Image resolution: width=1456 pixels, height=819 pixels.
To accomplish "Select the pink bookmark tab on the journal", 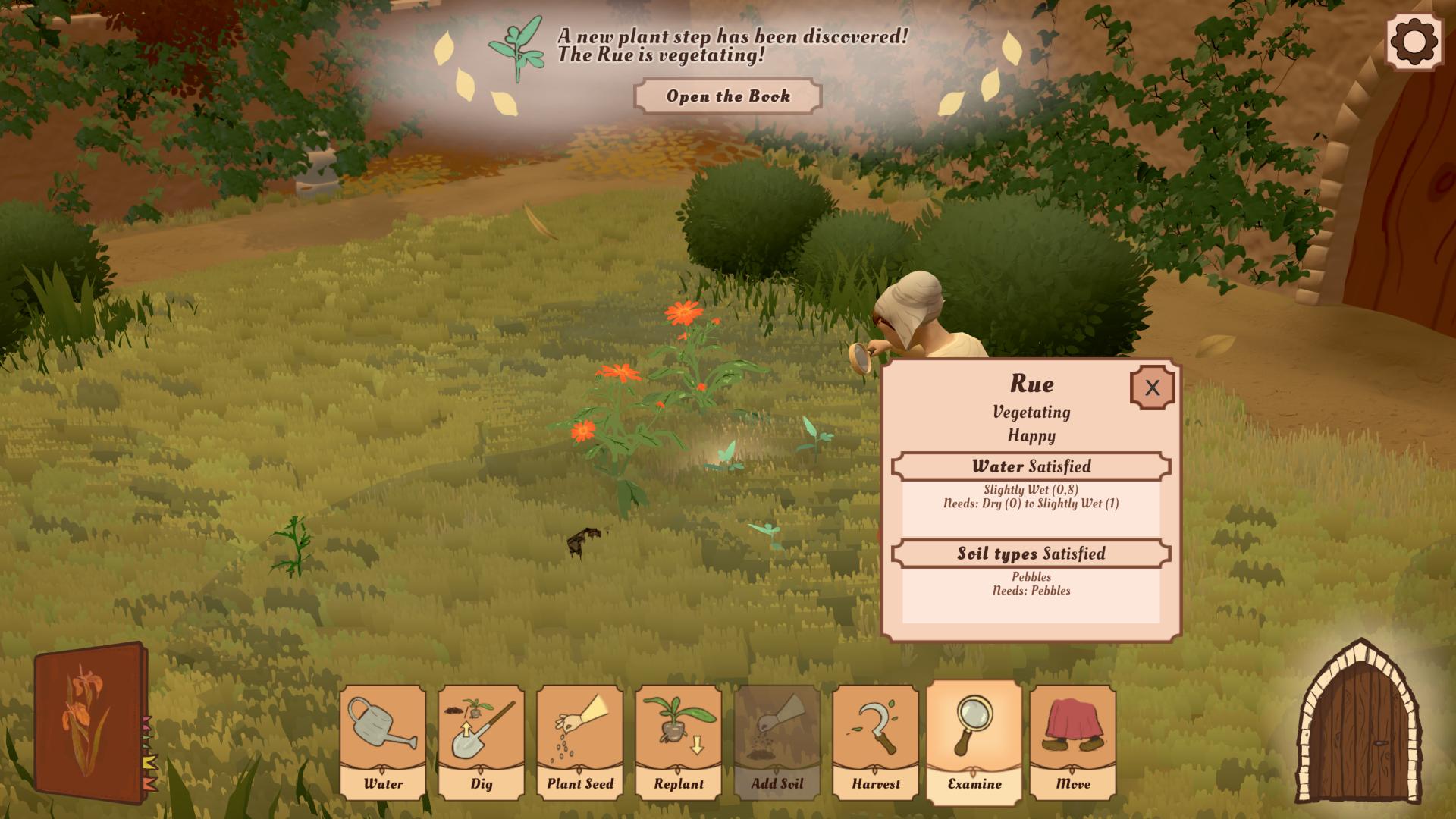I will tap(147, 723).
